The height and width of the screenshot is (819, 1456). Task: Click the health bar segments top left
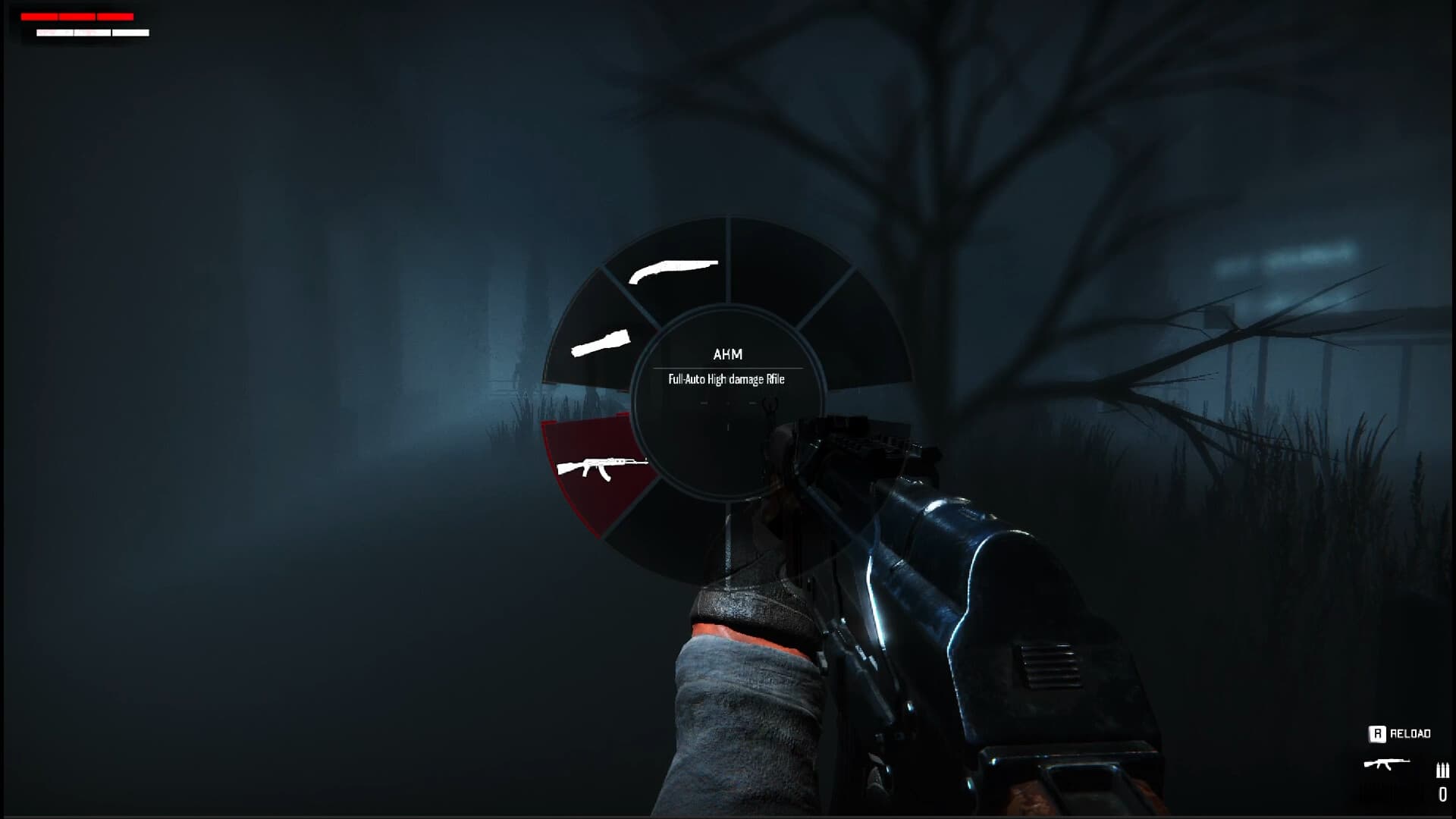point(76,16)
